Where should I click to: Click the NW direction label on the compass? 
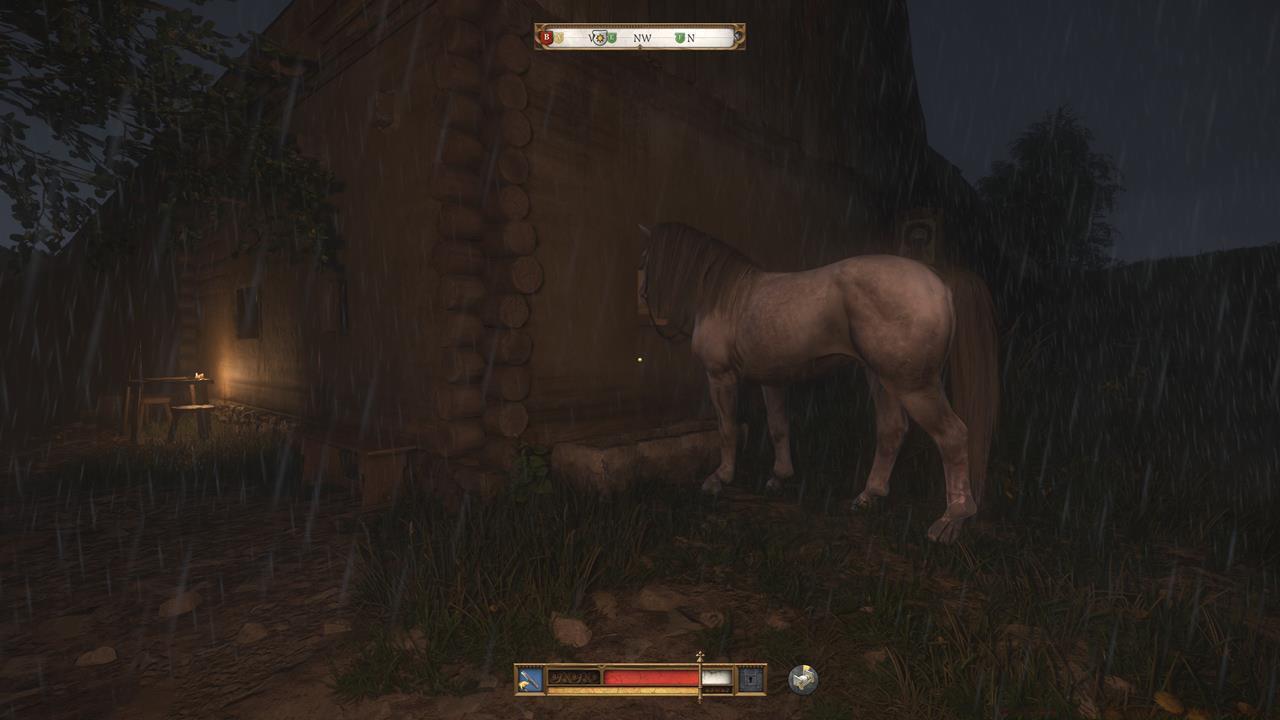(x=642, y=38)
